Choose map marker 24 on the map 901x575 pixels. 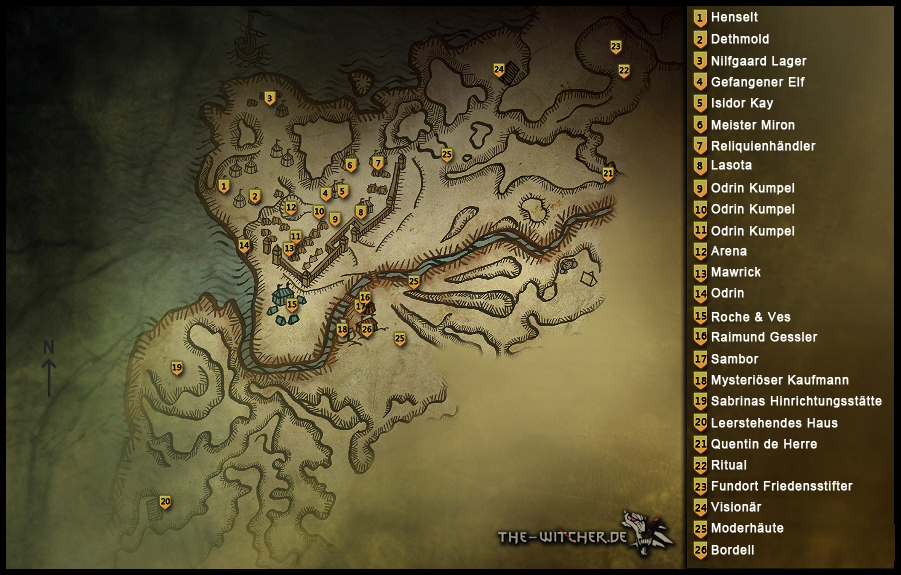(x=498, y=70)
